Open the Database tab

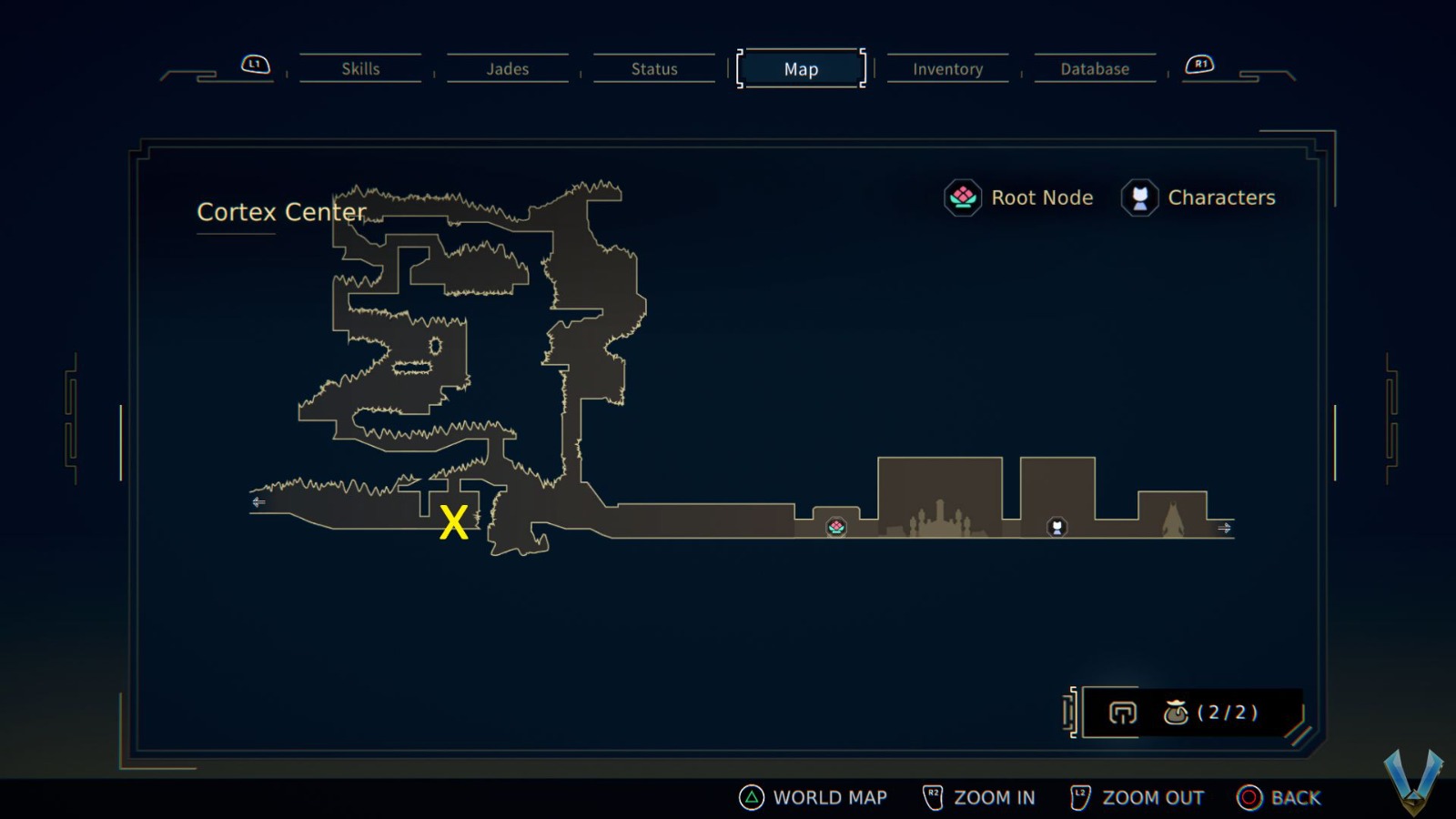(x=1094, y=68)
